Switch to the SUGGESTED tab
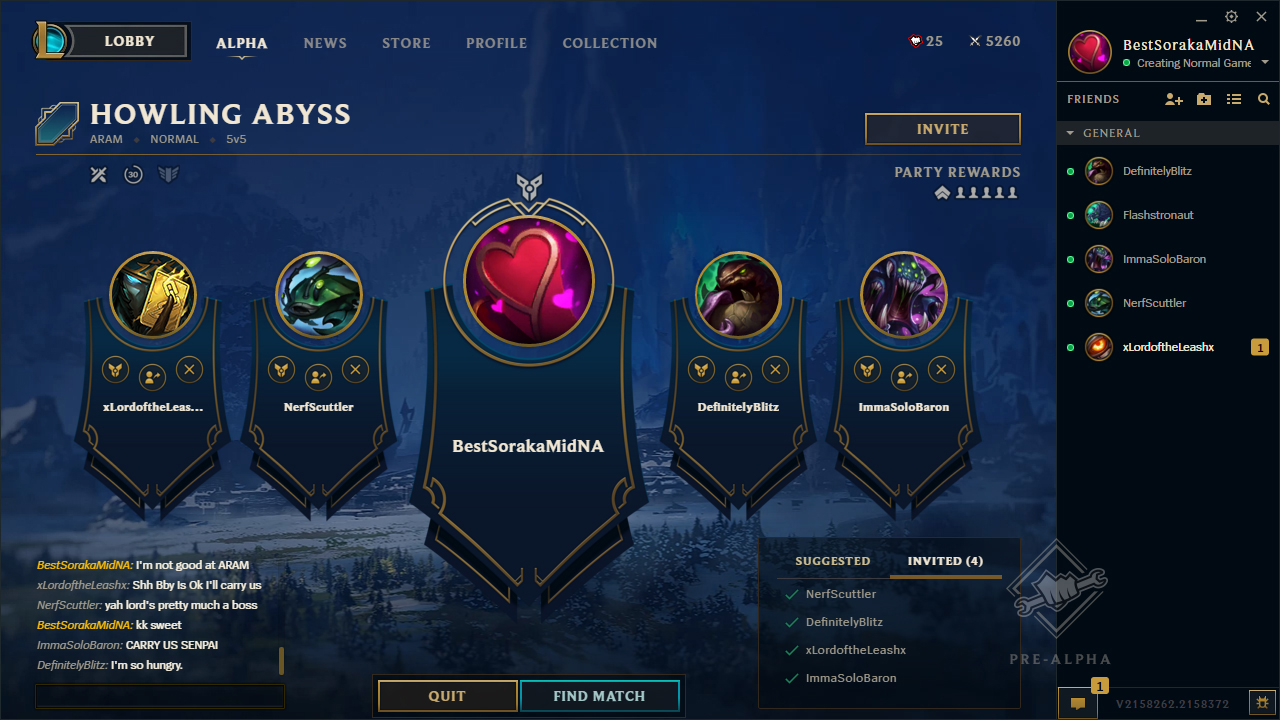 [832, 561]
